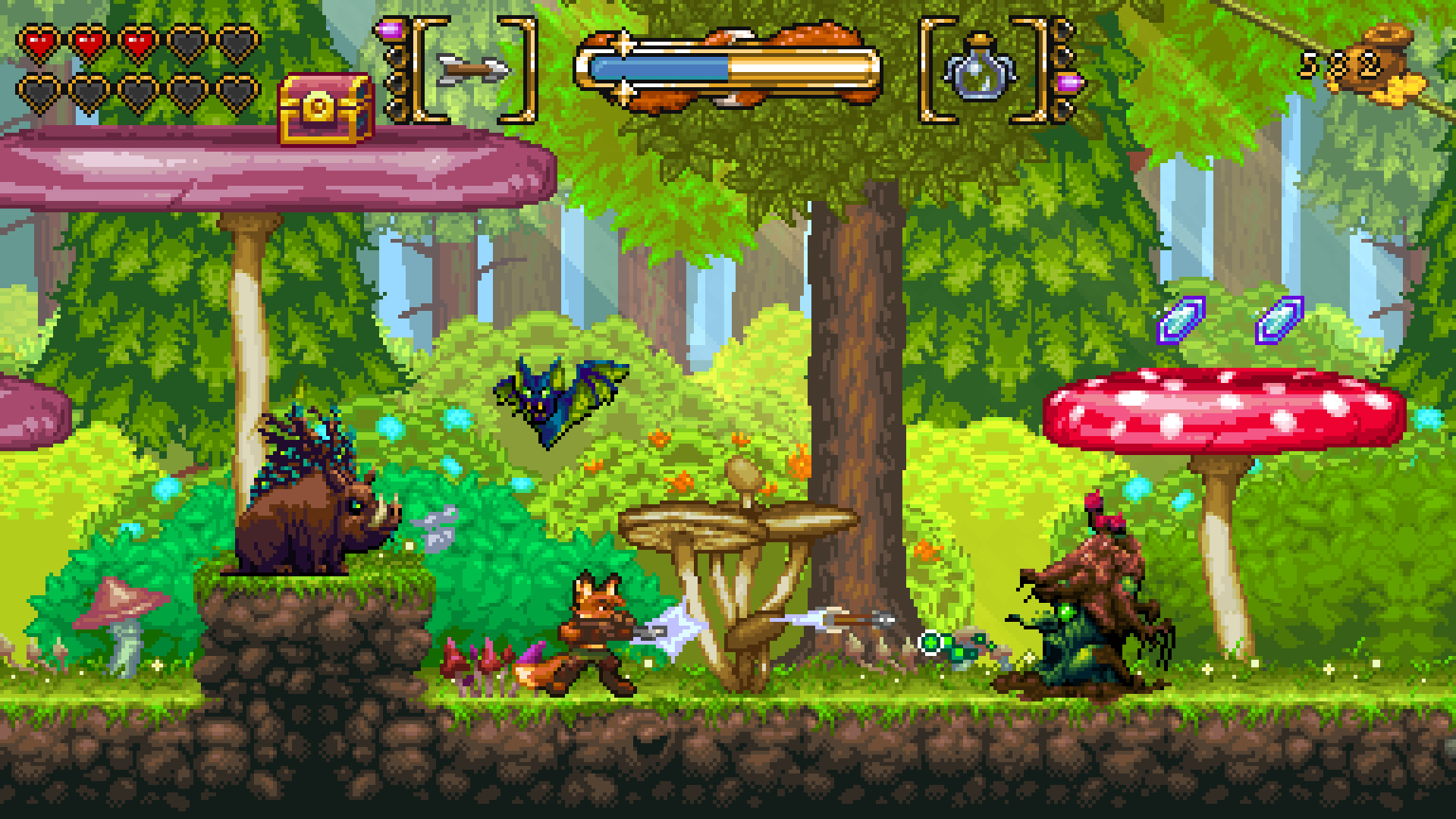Click the potion item slot icon
Viewport: 1456px width, 819px height.
pos(980,75)
